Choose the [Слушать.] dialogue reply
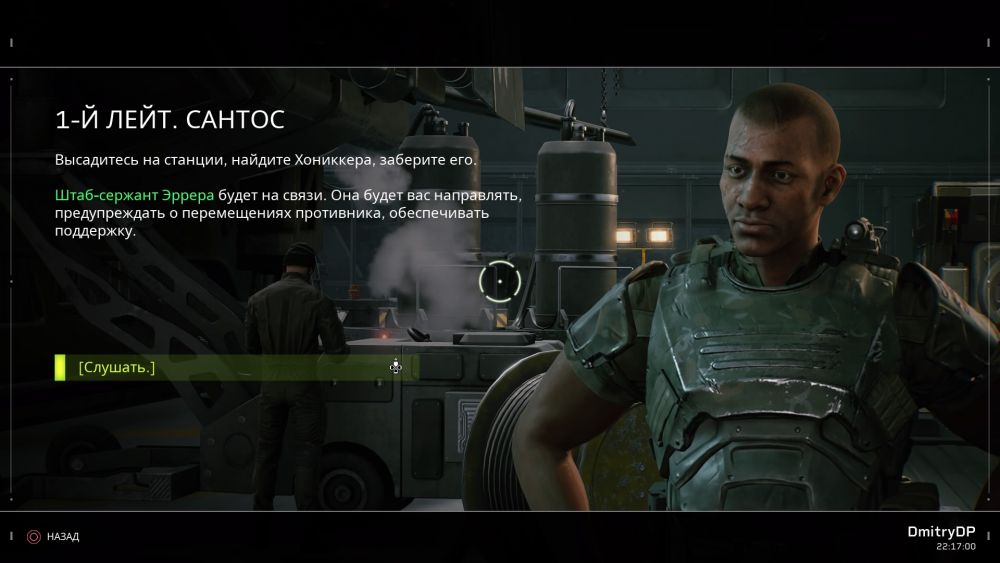Image resolution: width=1000 pixels, height=563 pixels. coord(117,368)
